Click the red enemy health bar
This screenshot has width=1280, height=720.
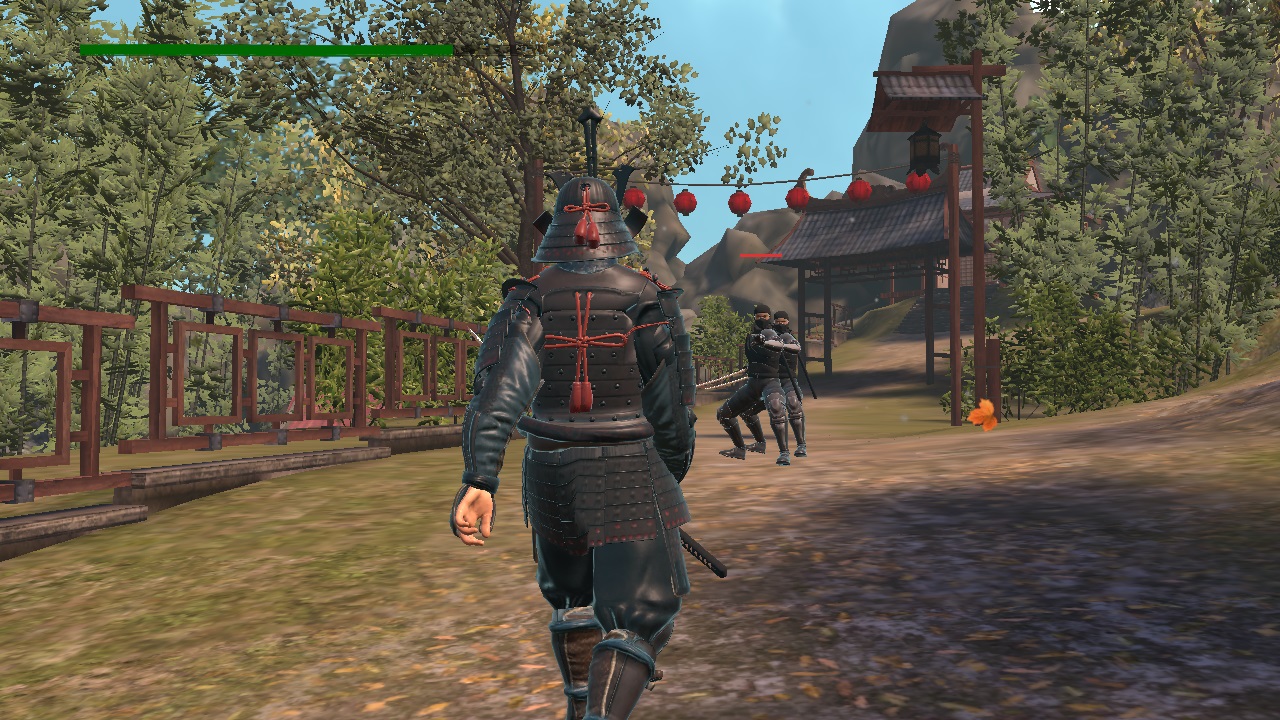762,255
